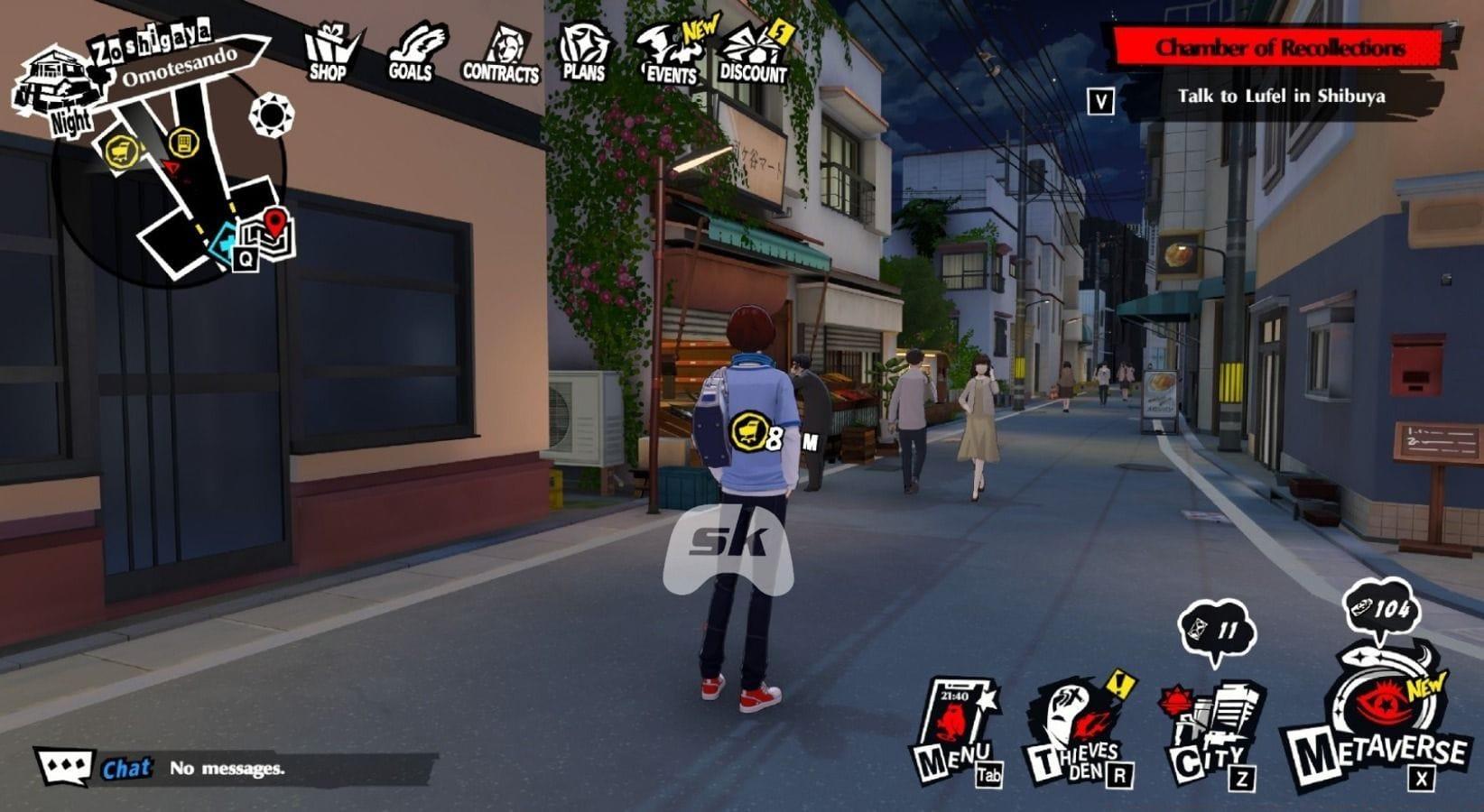Select the red map pin marker on the minimap
Viewport: 1484px width, 812px height.
click(275, 220)
